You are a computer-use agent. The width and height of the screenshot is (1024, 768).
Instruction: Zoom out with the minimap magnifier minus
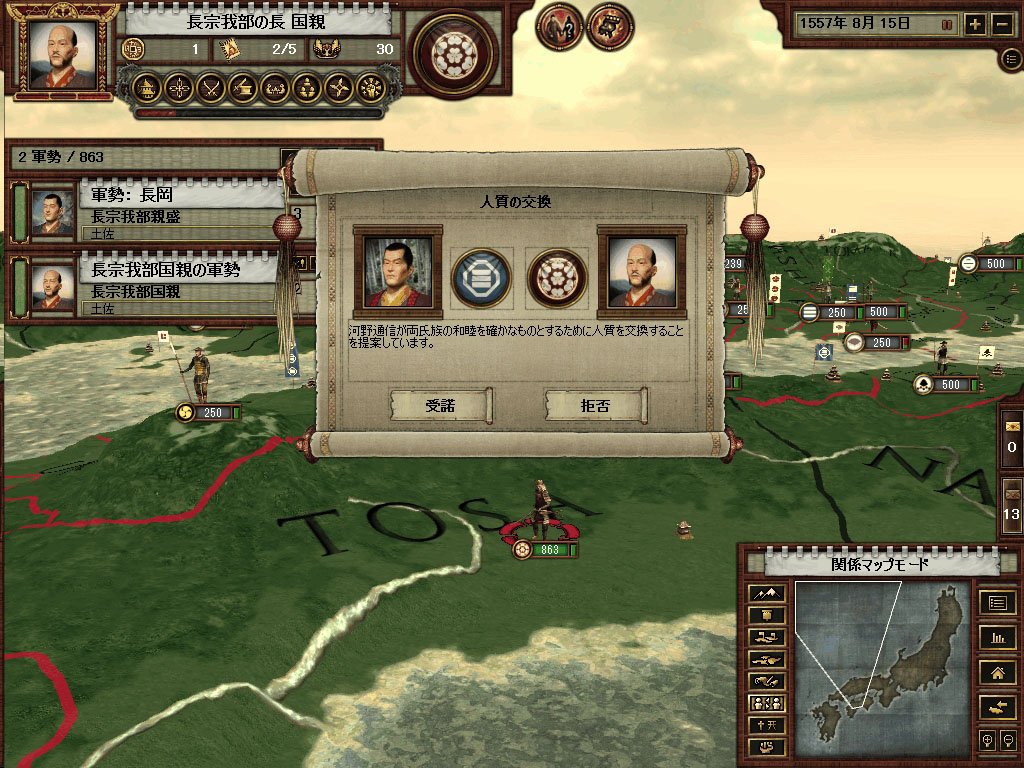(x=1008, y=741)
